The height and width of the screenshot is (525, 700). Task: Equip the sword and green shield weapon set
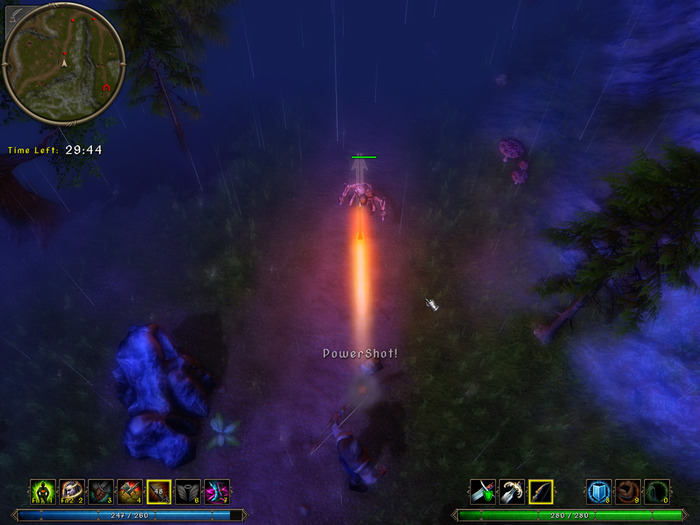[x=482, y=491]
